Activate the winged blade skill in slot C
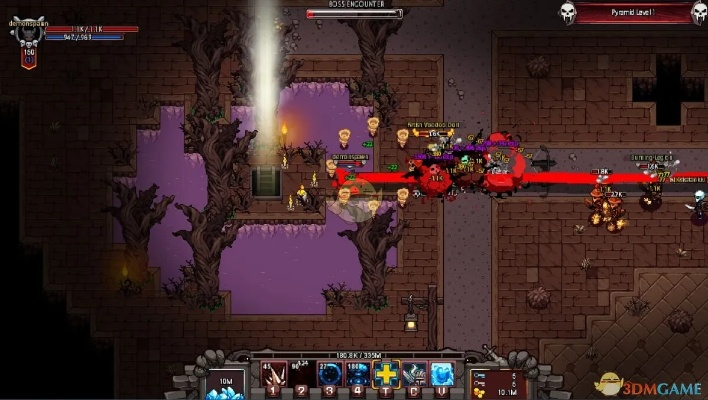708x400 pixels. coord(415,374)
